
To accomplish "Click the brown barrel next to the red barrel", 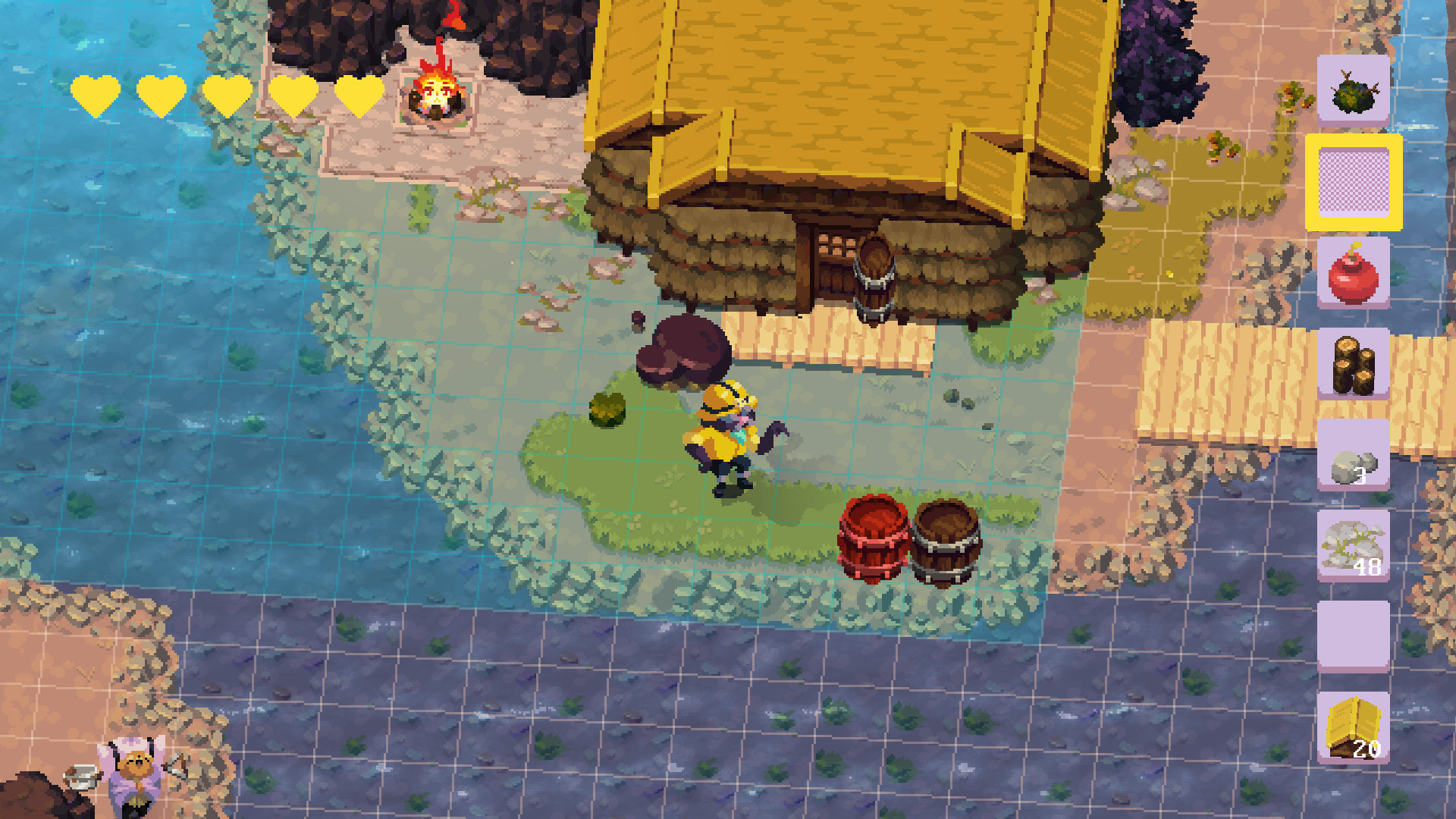I will (x=945, y=542).
